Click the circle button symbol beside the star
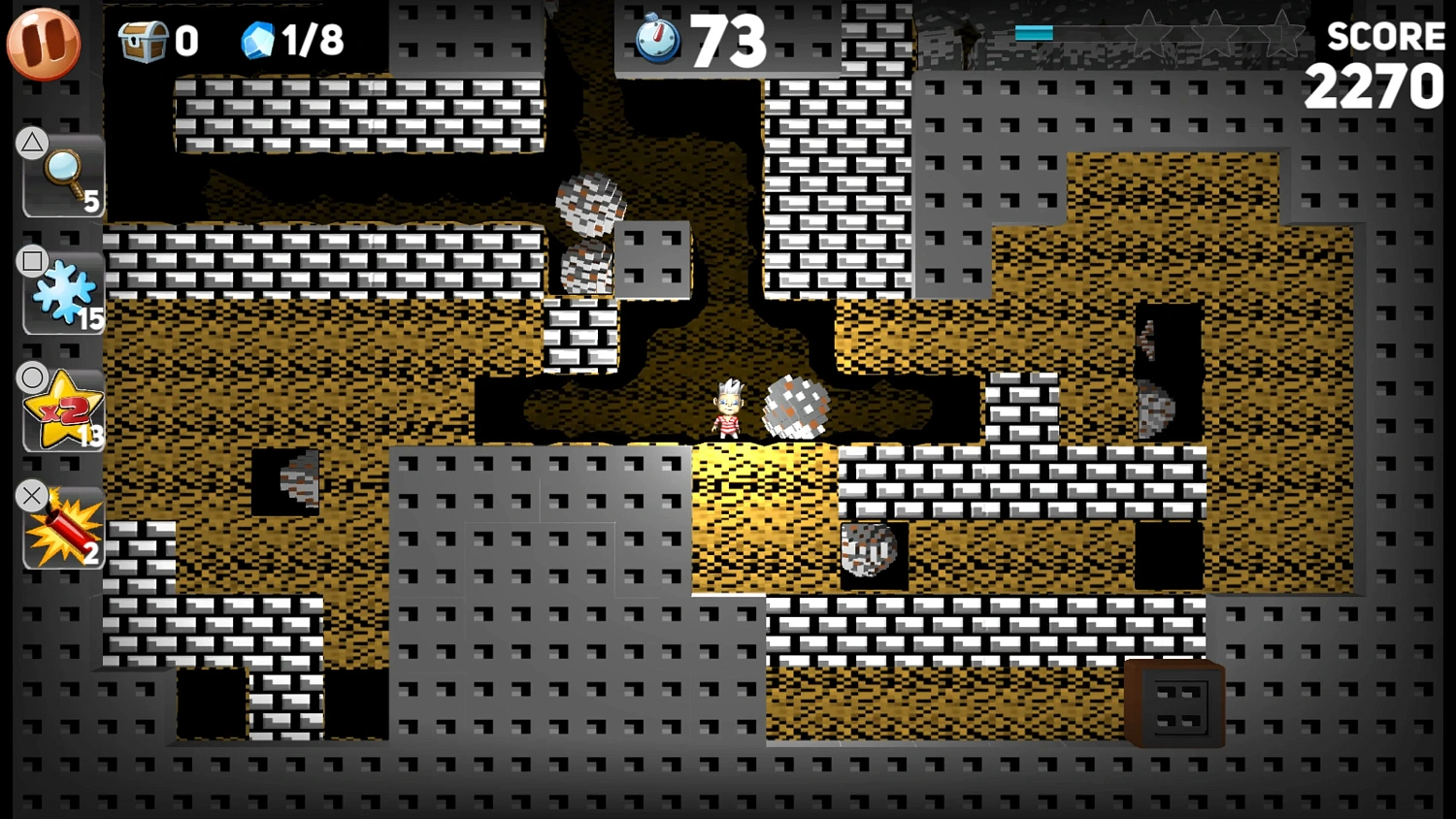Viewport: 1456px width, 819px height. [x=32, y=377]
